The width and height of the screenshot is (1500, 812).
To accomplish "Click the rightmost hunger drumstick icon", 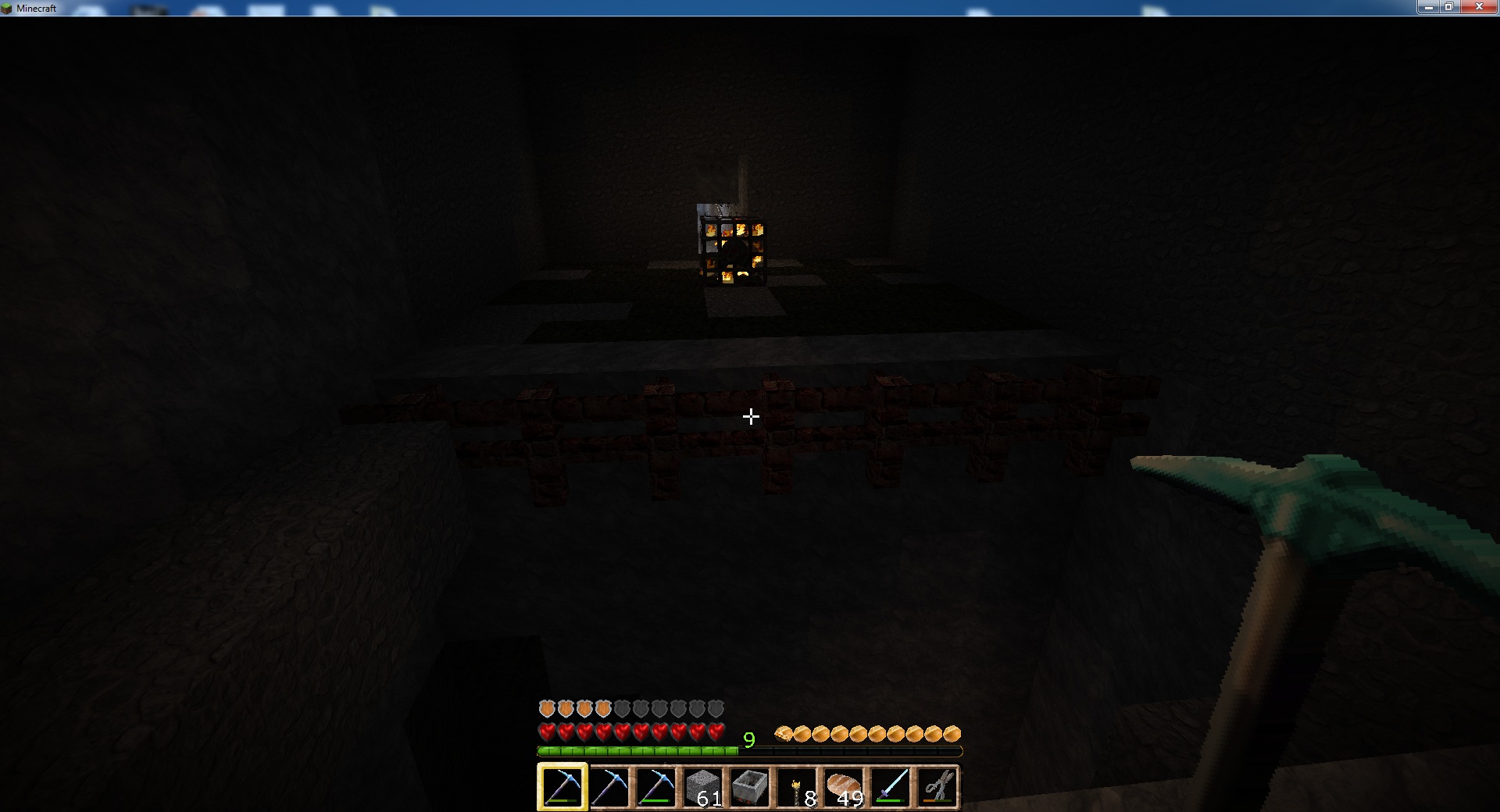I will [953, 733].
